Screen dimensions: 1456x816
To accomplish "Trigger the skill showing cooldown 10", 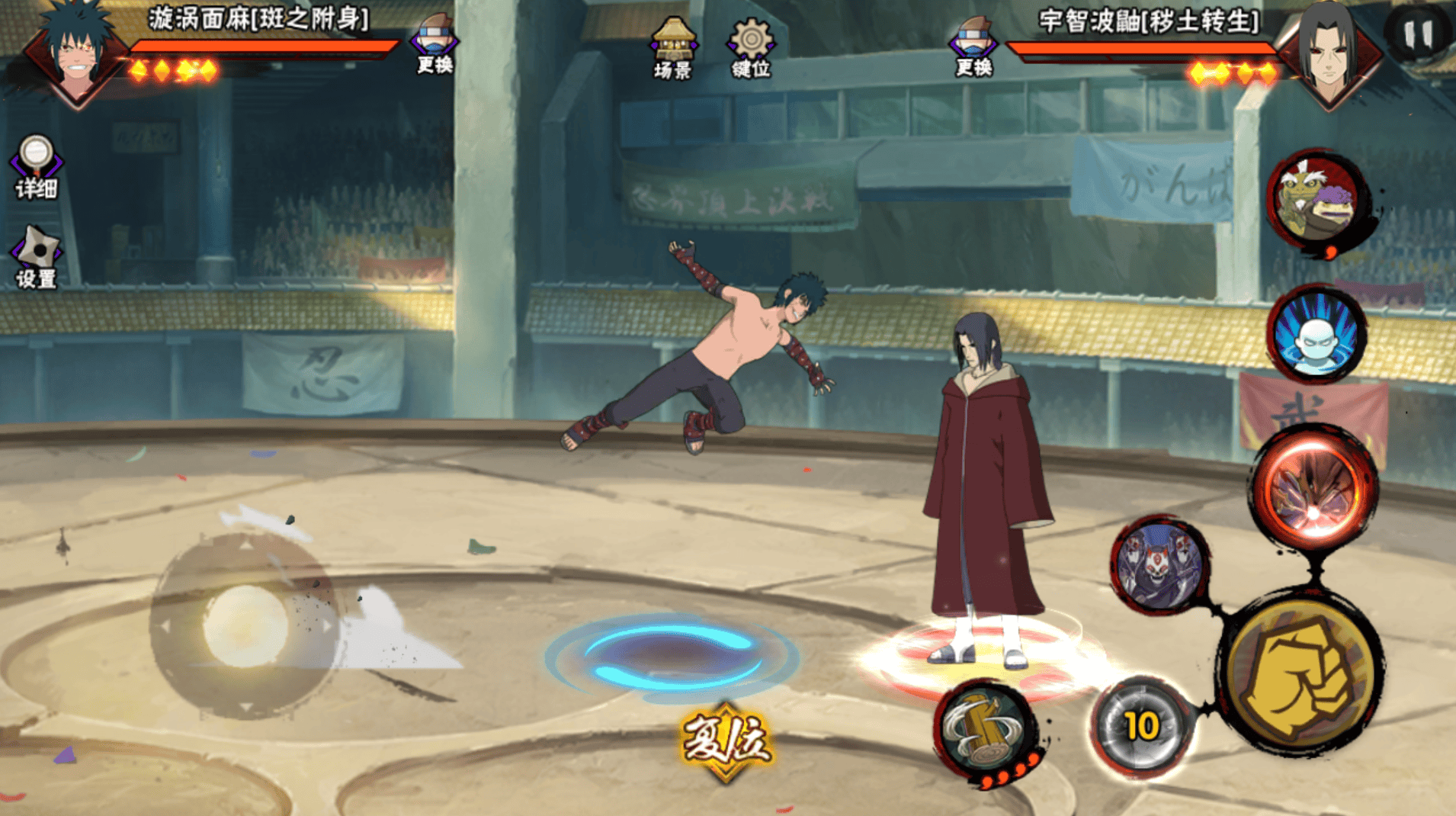I will [x=1141, y=727].
